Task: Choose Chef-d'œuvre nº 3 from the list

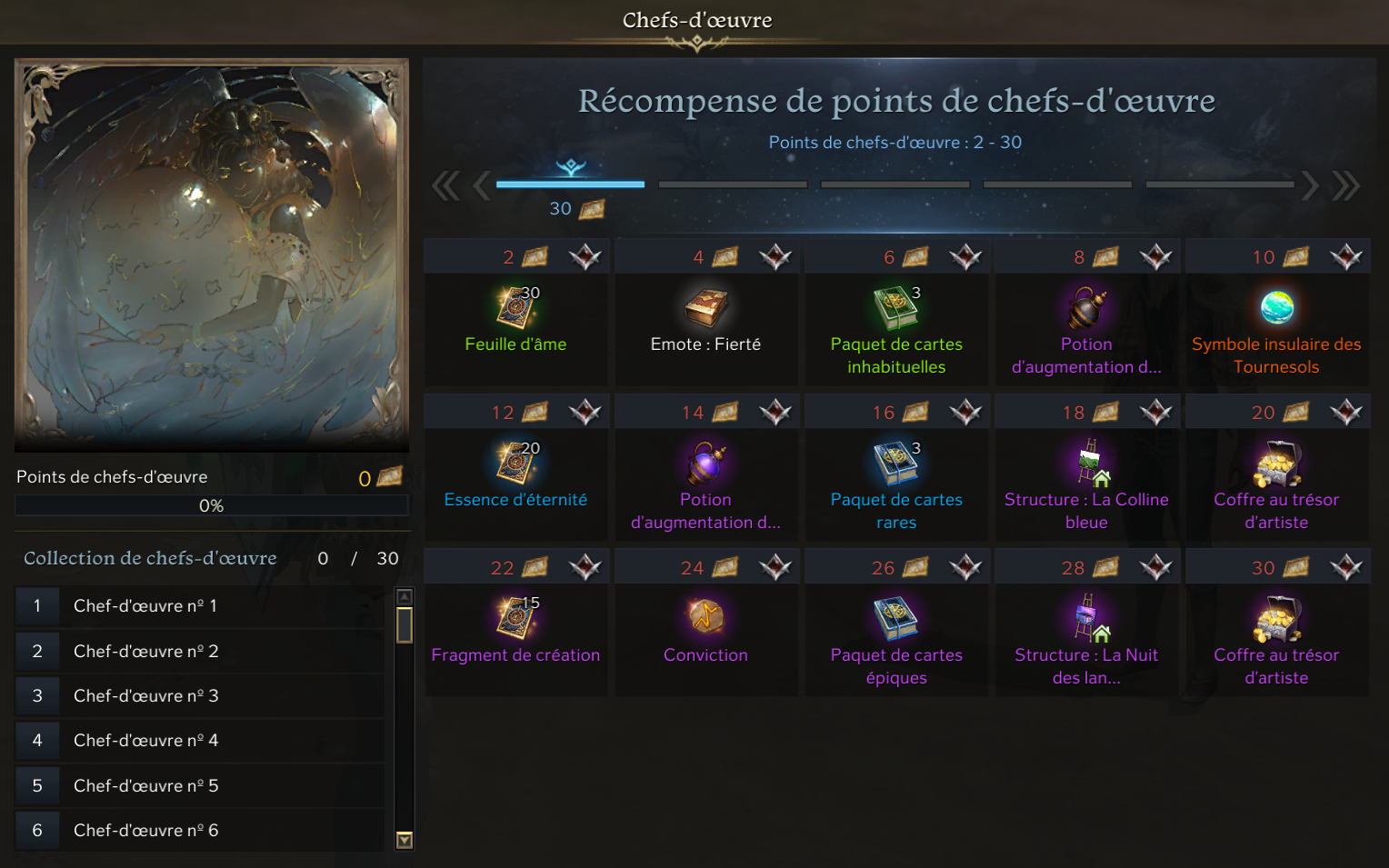Action: pos(200,696)
